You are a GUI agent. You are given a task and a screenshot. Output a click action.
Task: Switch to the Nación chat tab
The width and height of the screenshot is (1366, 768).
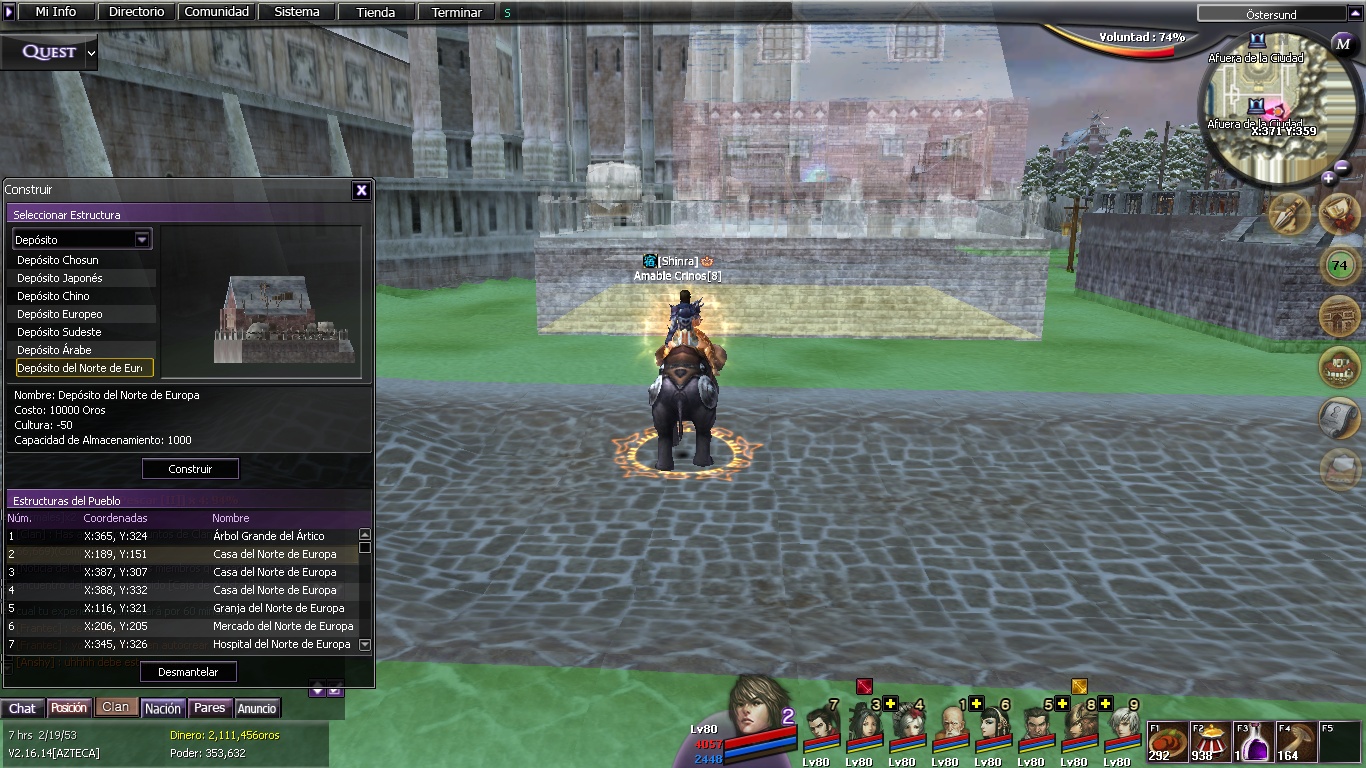[163, 708]
